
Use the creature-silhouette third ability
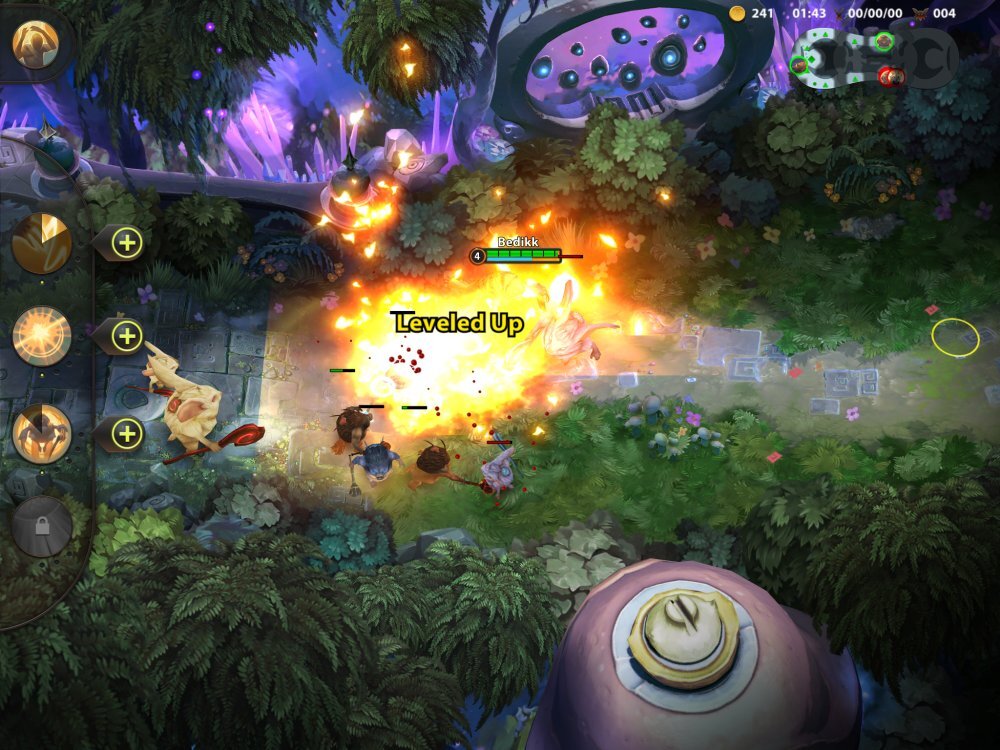(42, 433)
